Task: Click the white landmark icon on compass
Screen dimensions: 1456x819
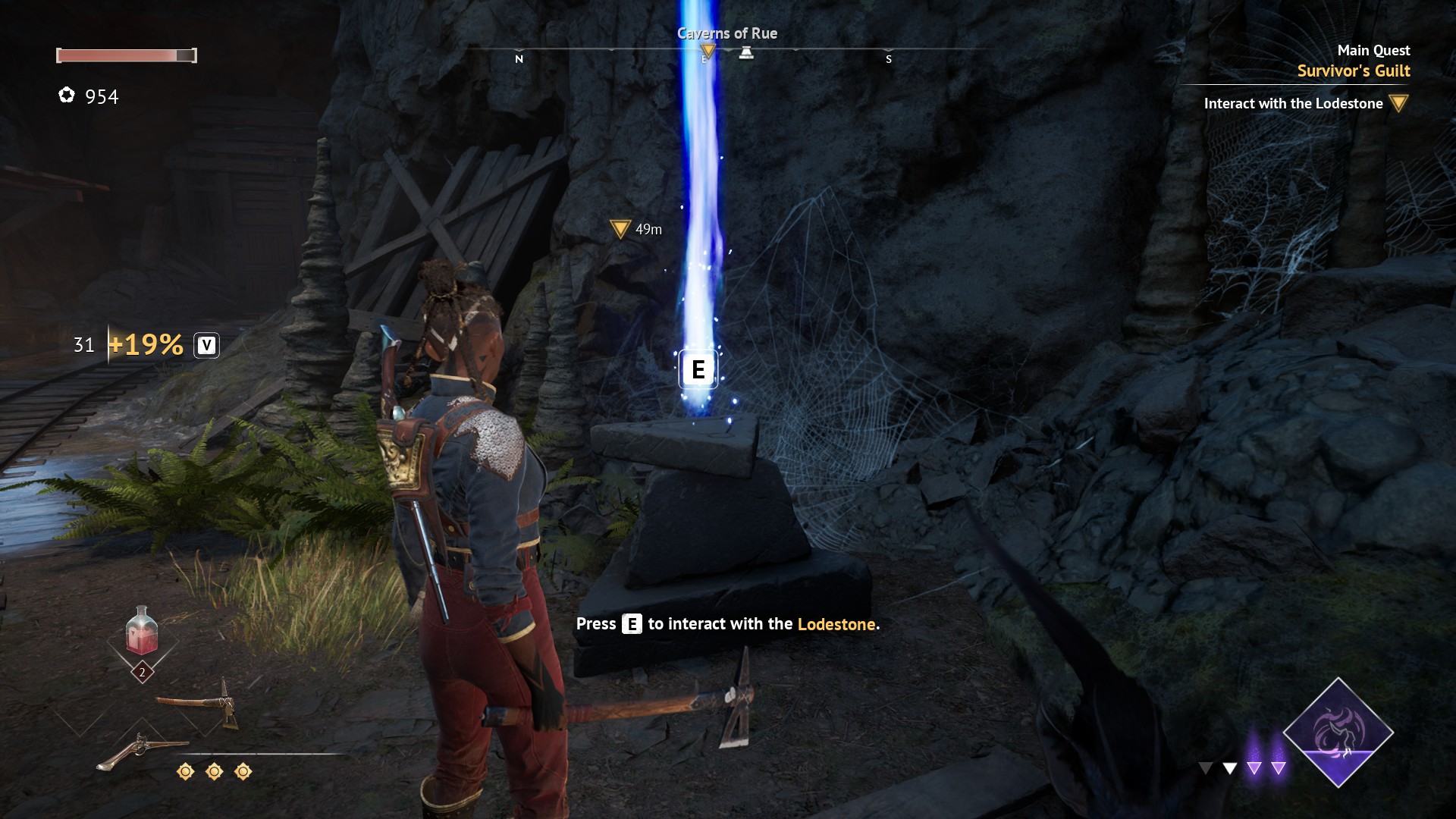Action: 746,52
